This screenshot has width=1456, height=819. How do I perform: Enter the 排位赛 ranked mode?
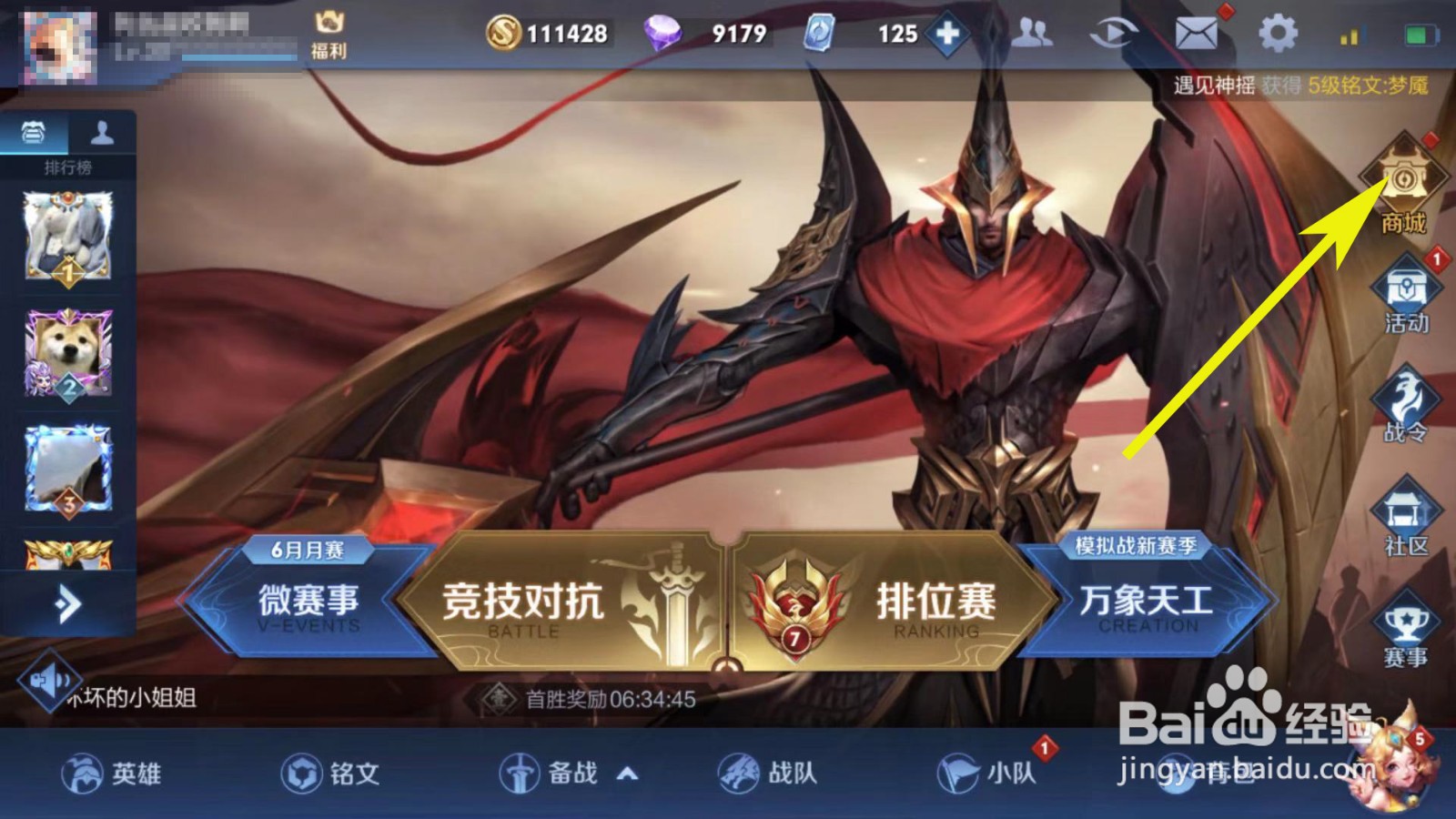point(937,602)
